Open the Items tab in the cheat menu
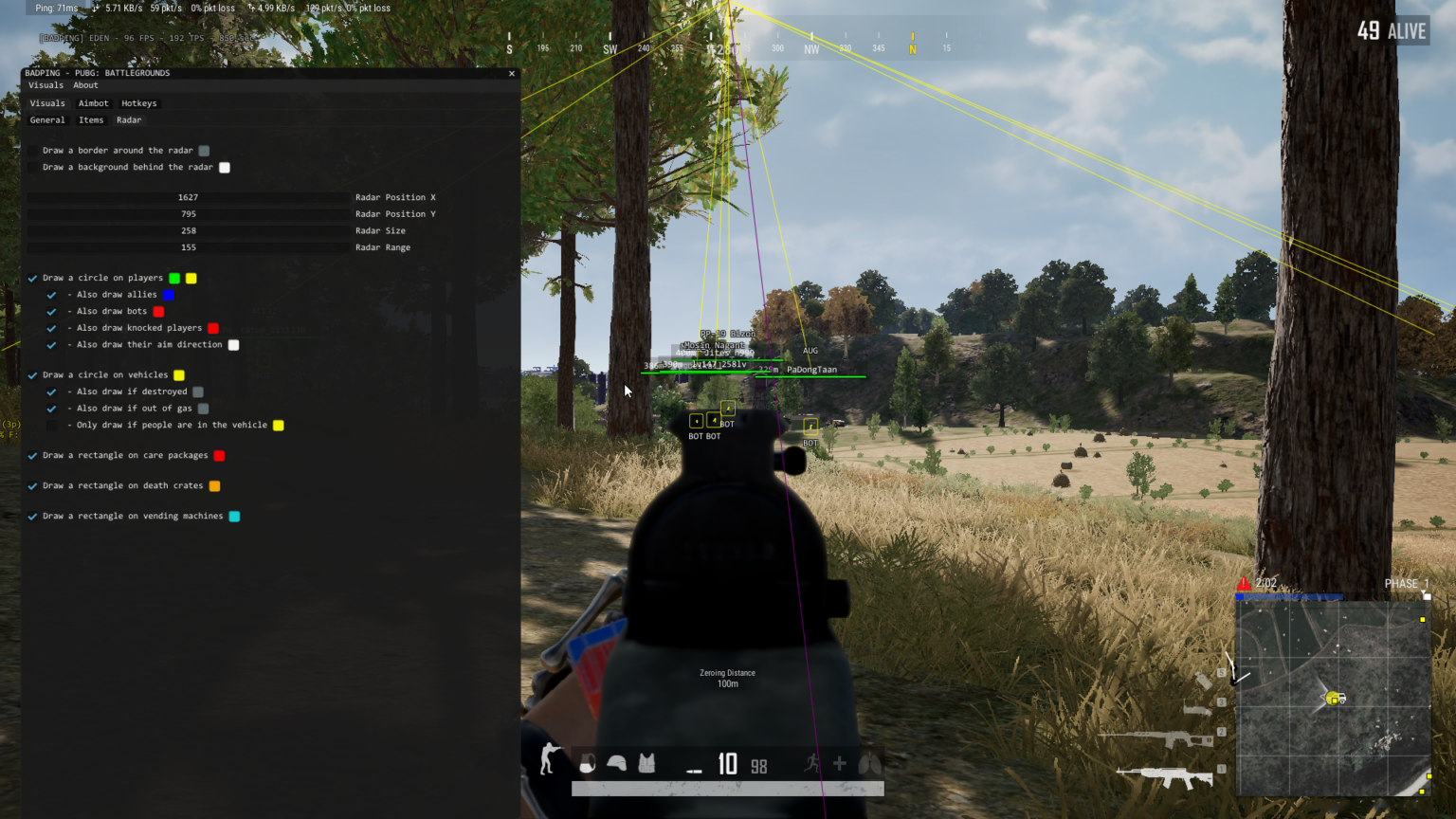 (91, 119)
